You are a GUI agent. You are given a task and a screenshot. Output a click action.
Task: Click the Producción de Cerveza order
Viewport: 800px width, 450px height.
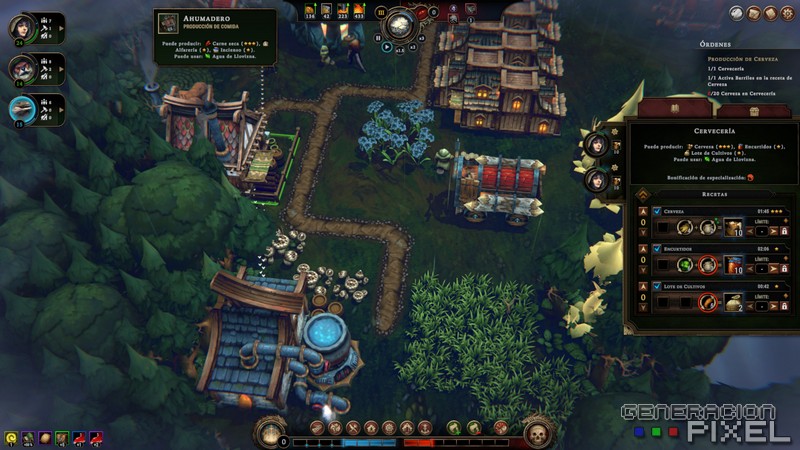point(743,59)
